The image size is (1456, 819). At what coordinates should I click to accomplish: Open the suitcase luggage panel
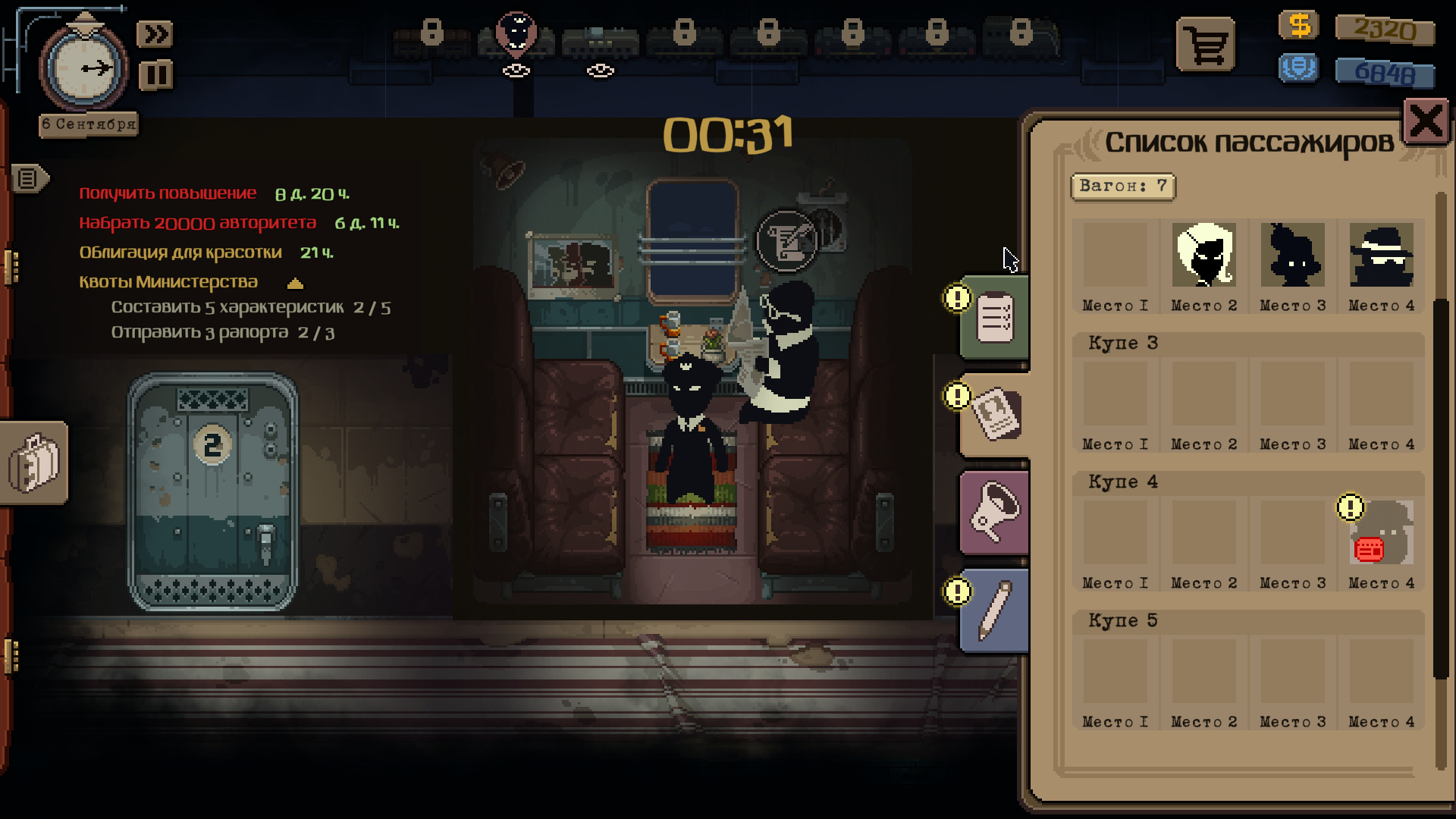tap(33, 463)
